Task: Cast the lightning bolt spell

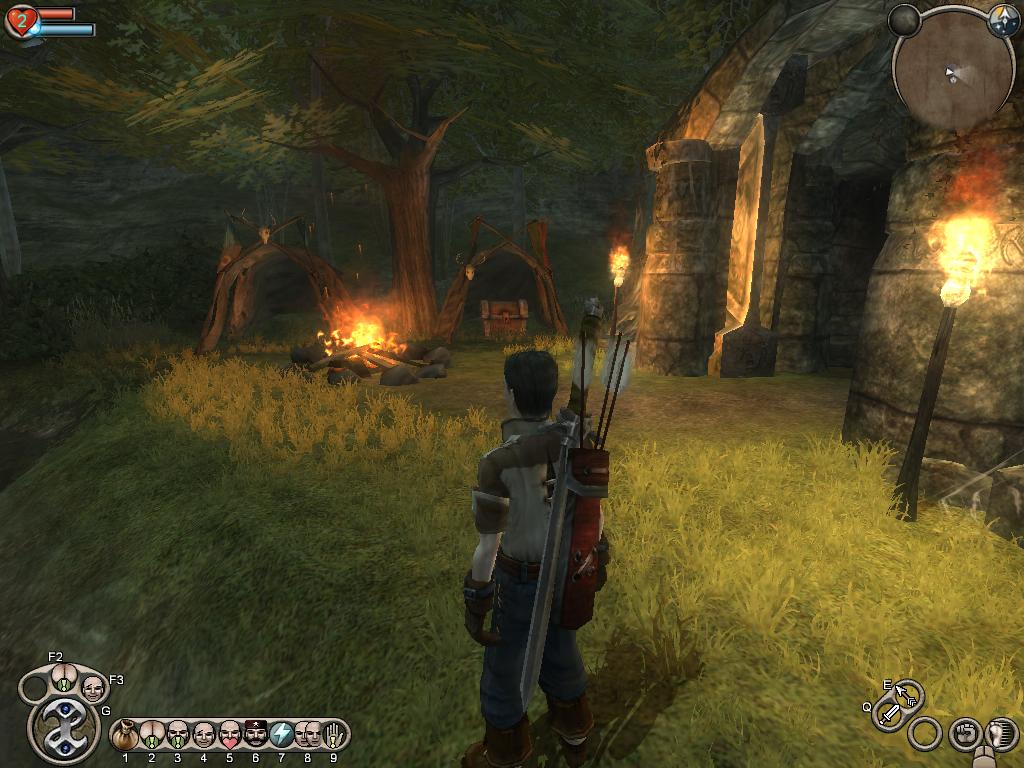Action: [x=281, y=735]
